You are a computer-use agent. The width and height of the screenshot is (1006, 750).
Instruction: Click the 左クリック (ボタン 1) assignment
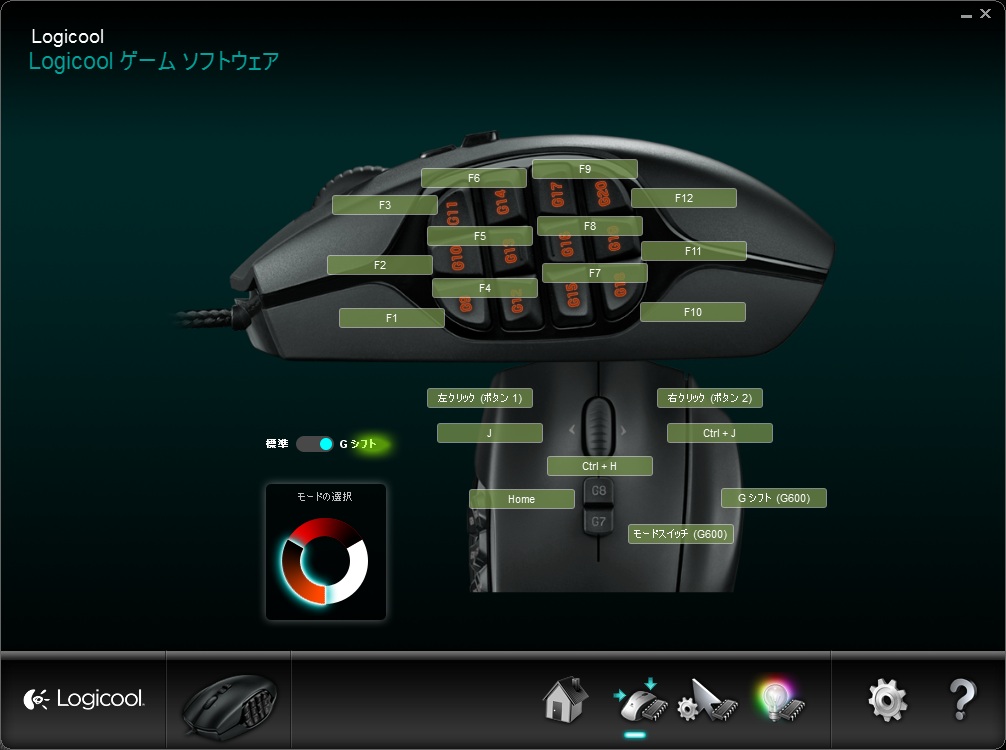tap(479, 398)
